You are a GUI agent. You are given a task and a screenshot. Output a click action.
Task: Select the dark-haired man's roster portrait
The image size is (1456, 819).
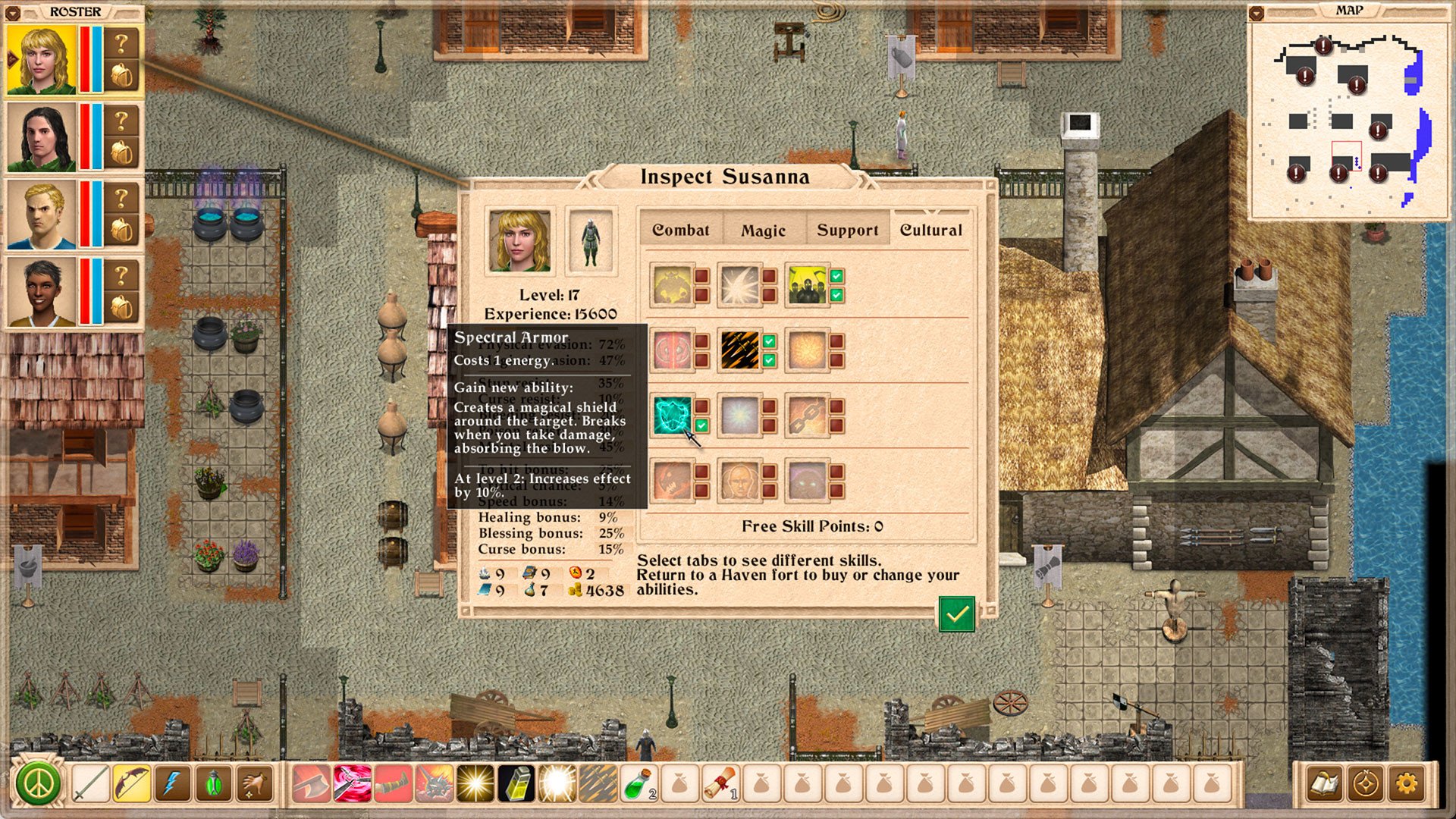tap(42, 138)
